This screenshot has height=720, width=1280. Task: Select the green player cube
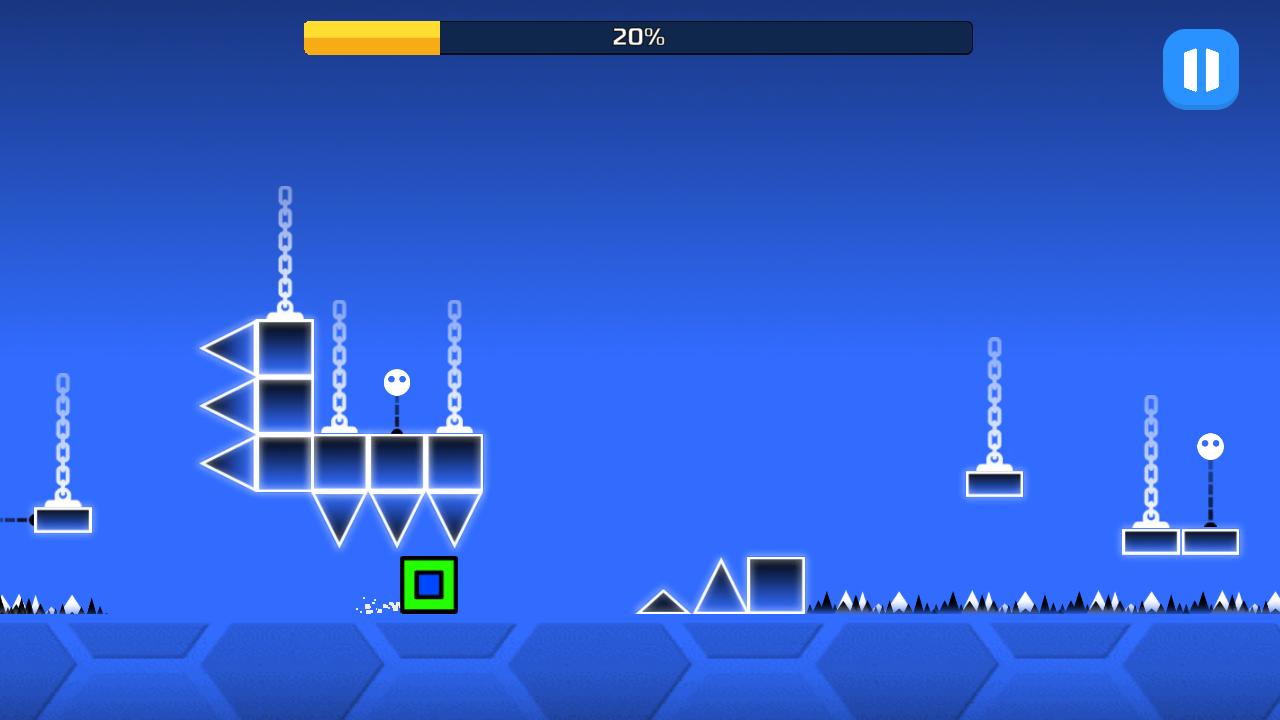pos(428,585)
